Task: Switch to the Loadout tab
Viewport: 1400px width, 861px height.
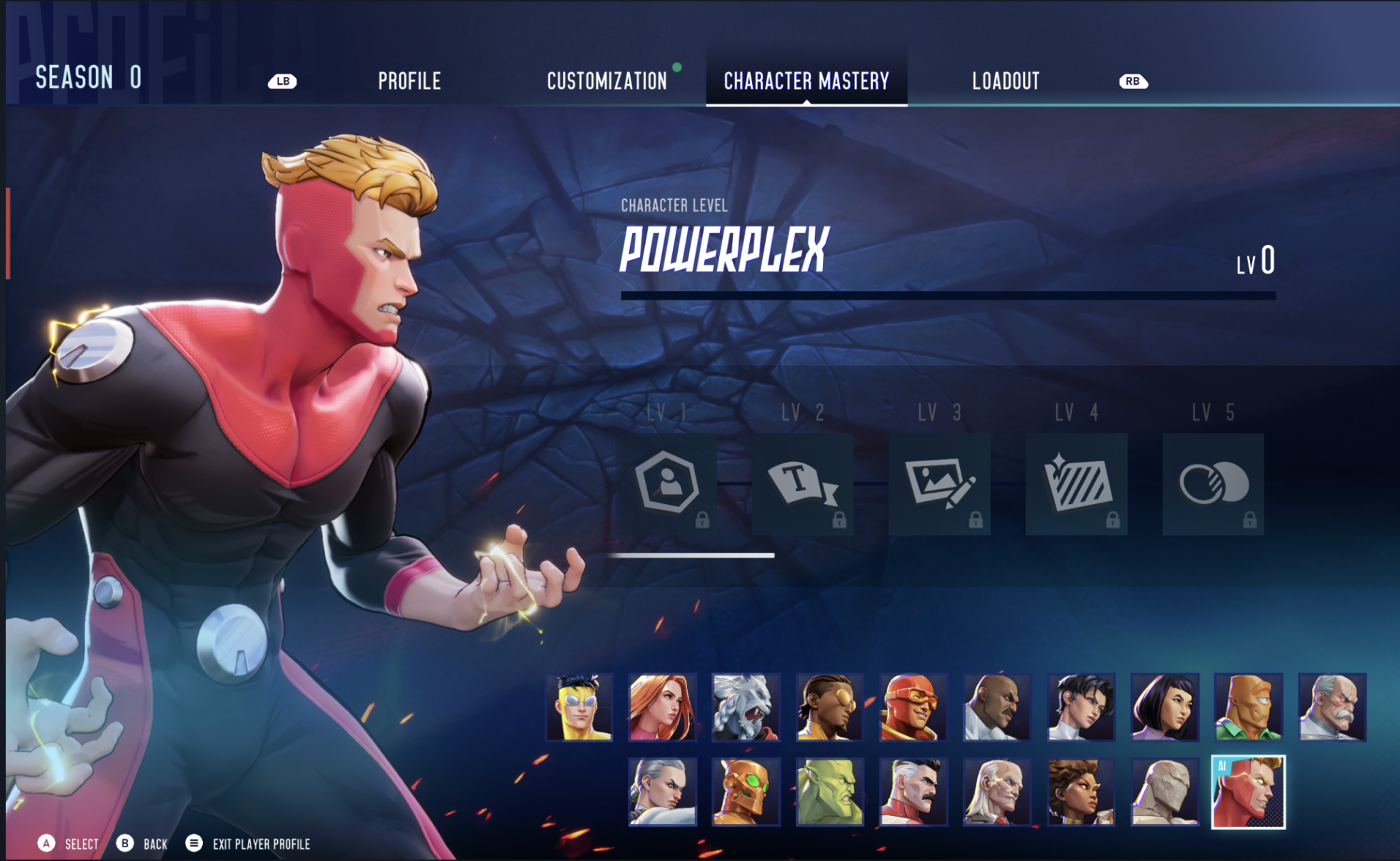Action: click(x=1005, y=80)
